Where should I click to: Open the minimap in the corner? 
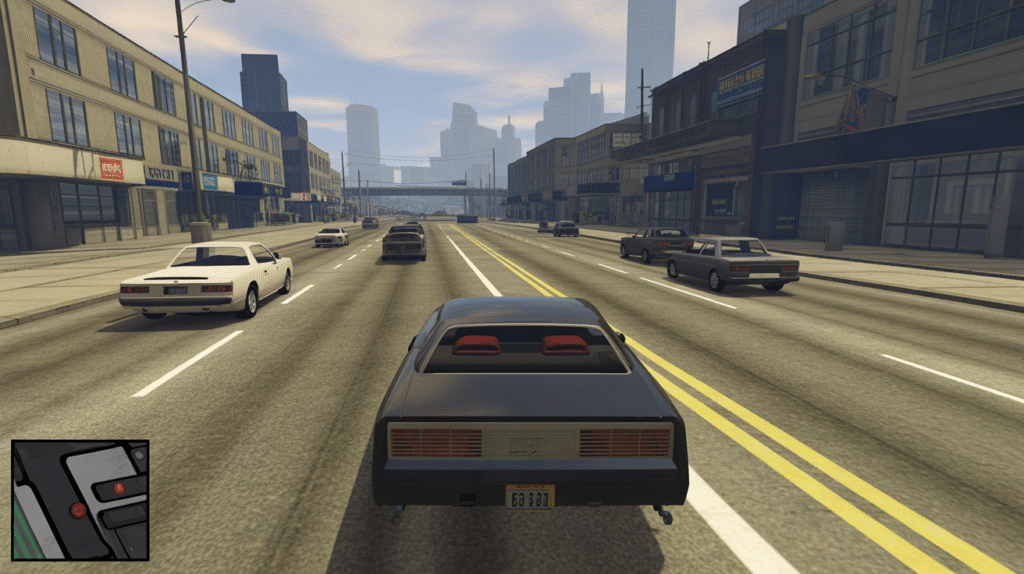tap(80, 500)
